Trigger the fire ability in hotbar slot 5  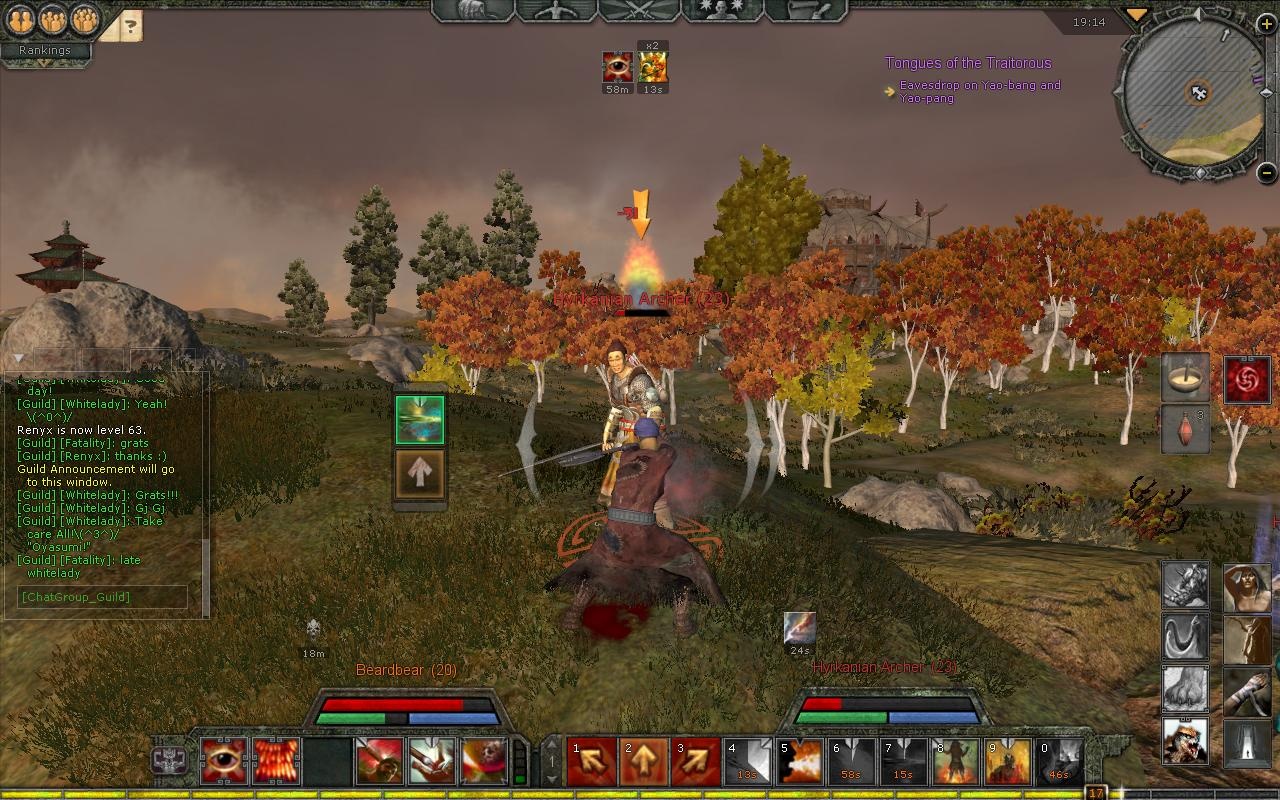pos(799,762)
